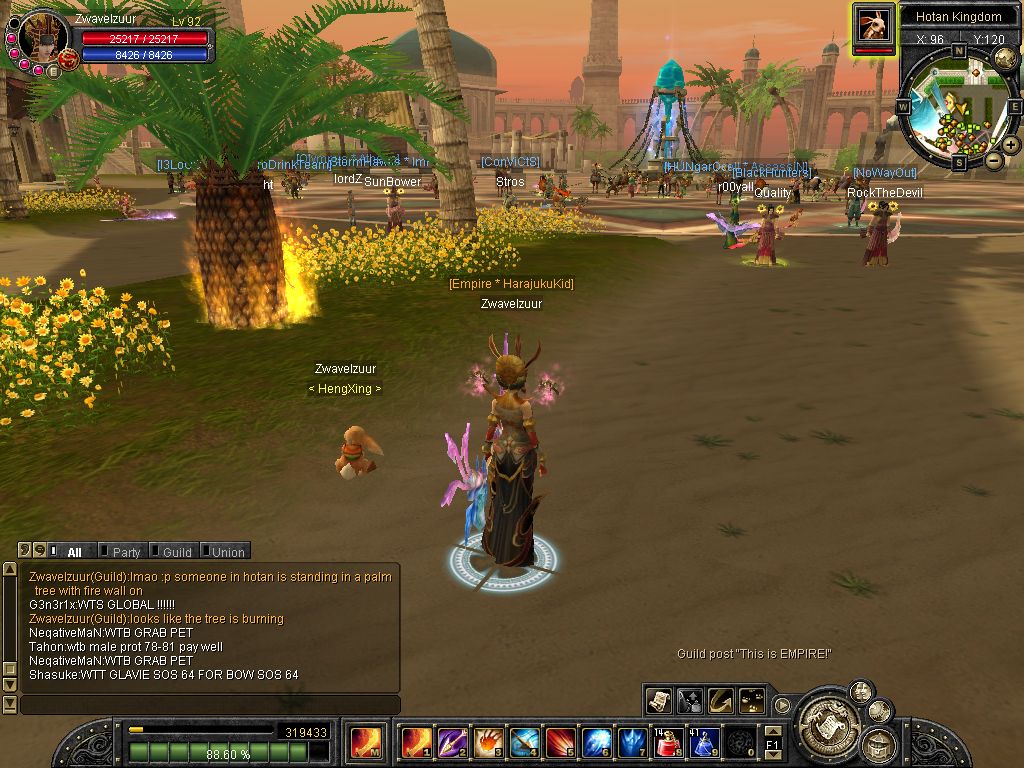Activate the blue orb skill in slot 6

(597, 743)
